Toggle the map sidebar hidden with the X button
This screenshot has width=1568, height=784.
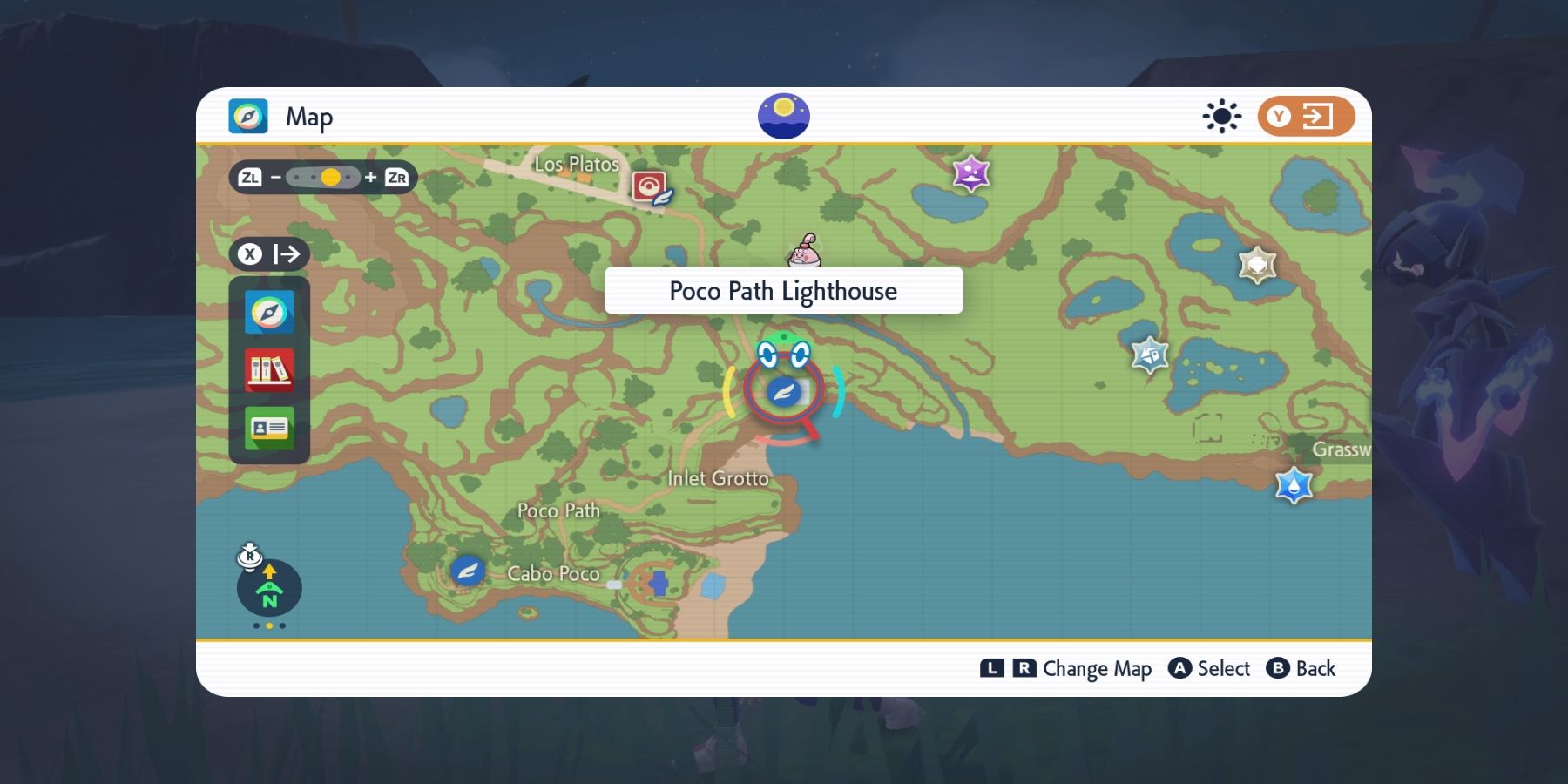(x=268, y=254)
